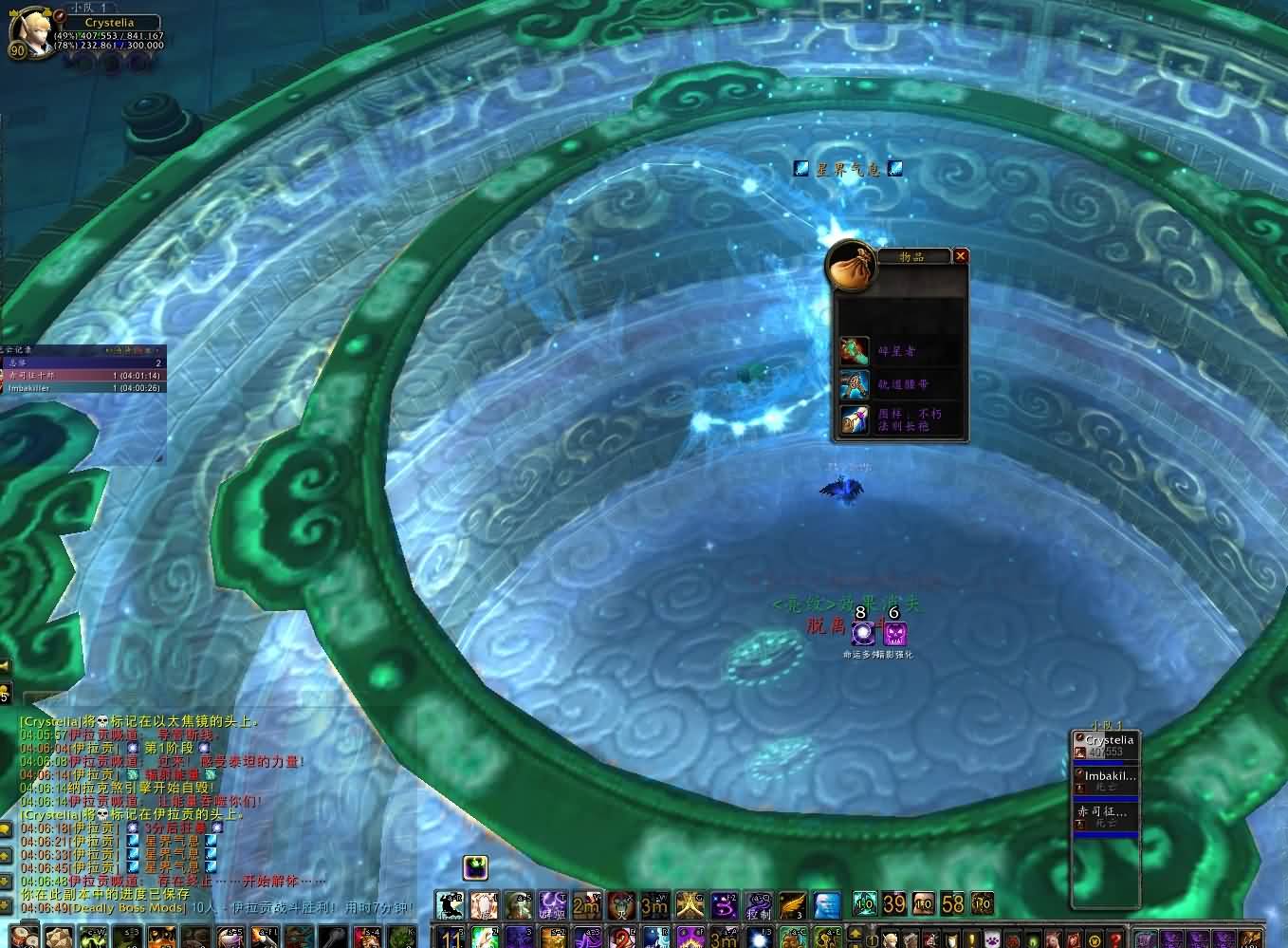Image resolution: width=1288 pixels, height=948 pixels.
Task: Close the loot window
Action: coord(961,255)
